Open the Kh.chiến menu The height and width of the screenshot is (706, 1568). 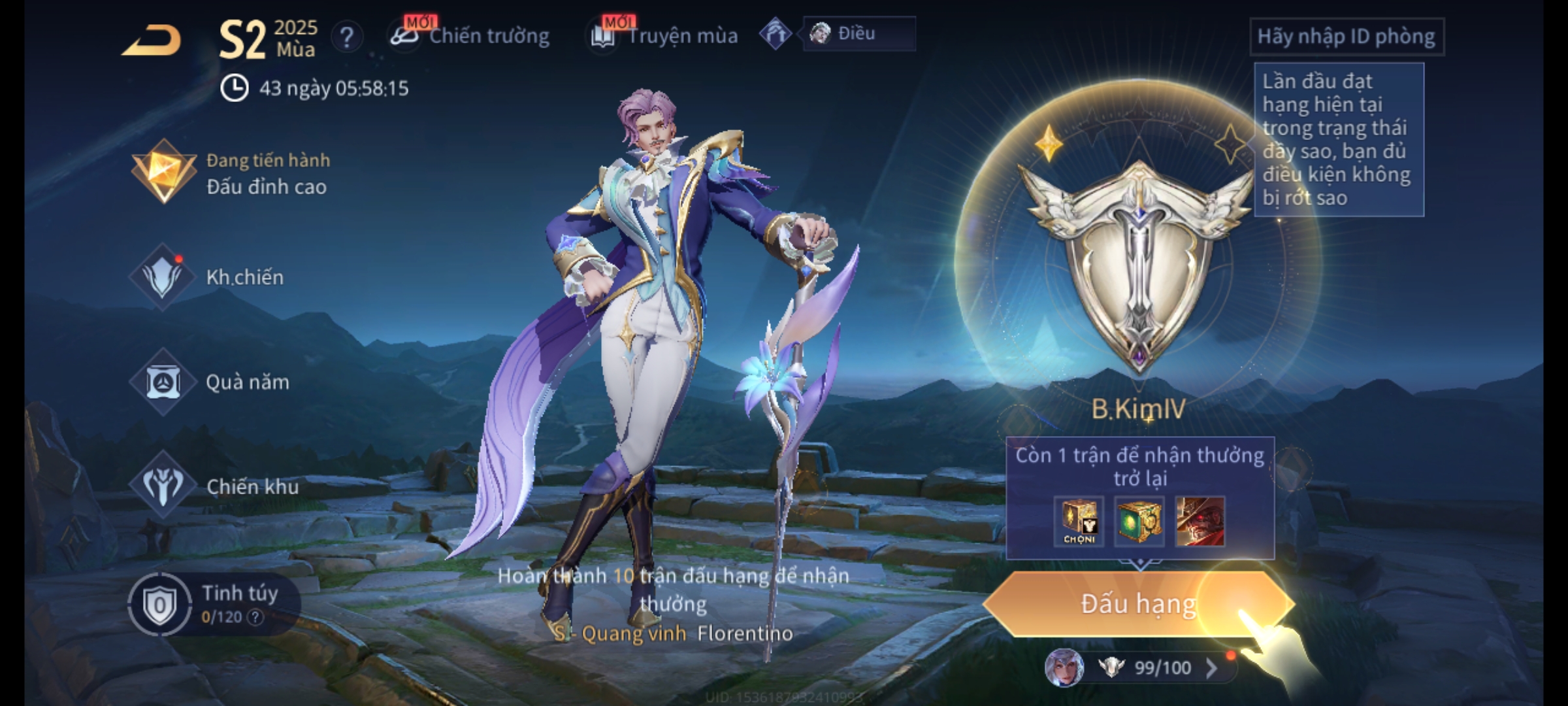(x=209, y=277)
